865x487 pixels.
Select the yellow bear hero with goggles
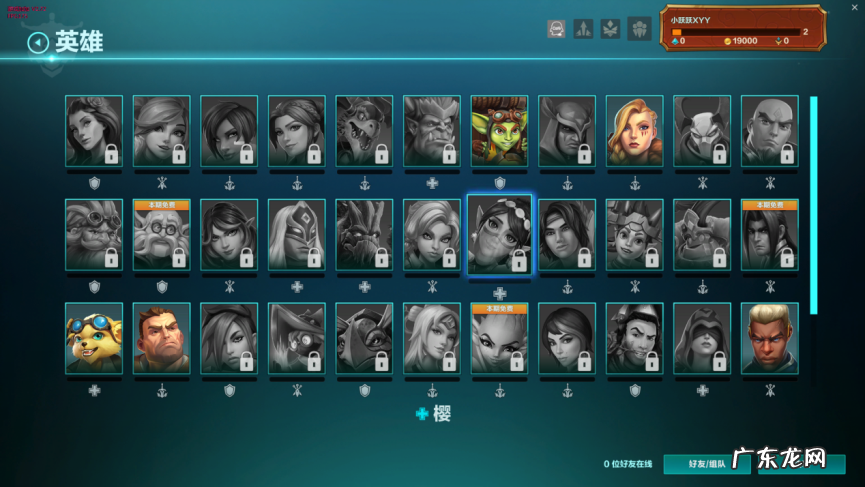coord(94,338)
